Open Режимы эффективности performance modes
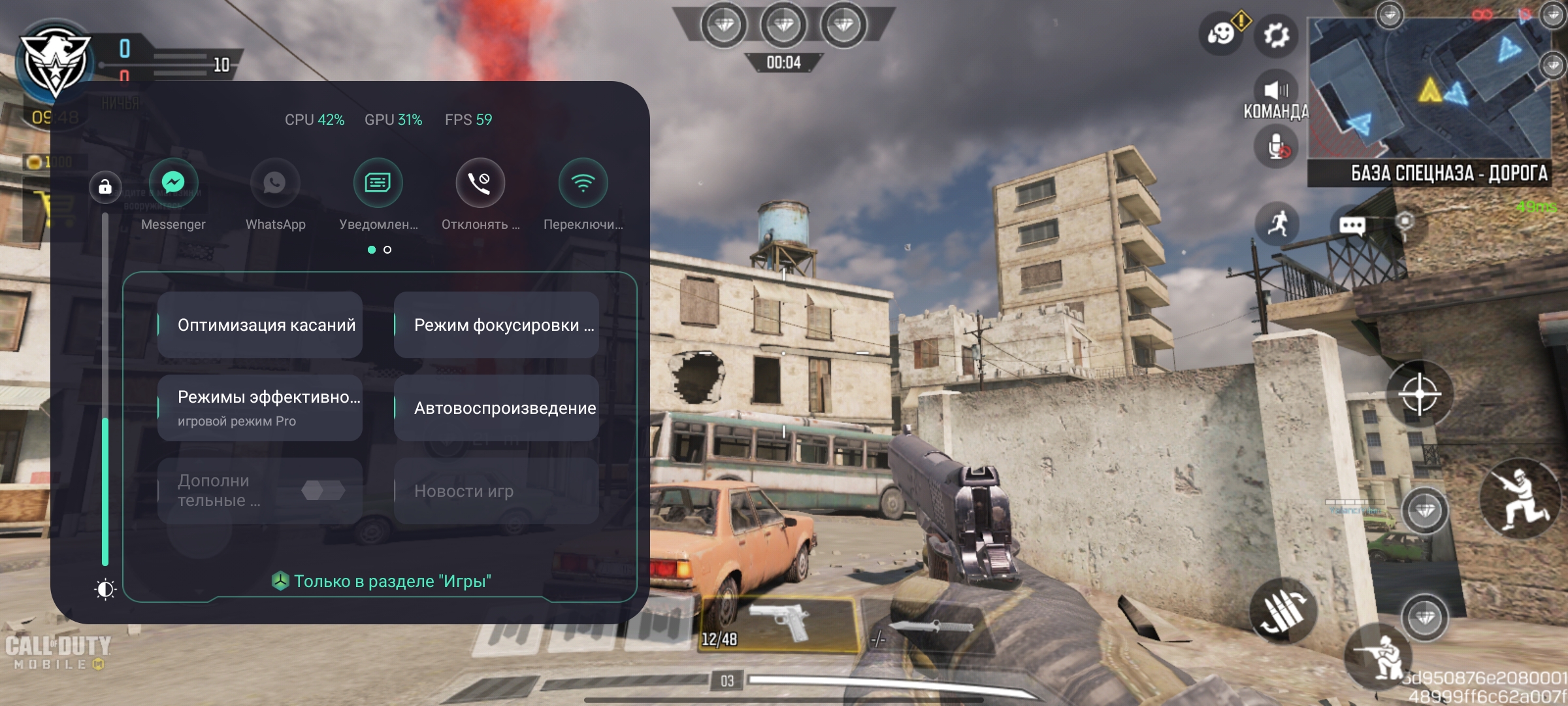The width and height of the screenshot is (1568, 706). click(x=260, y=408)
